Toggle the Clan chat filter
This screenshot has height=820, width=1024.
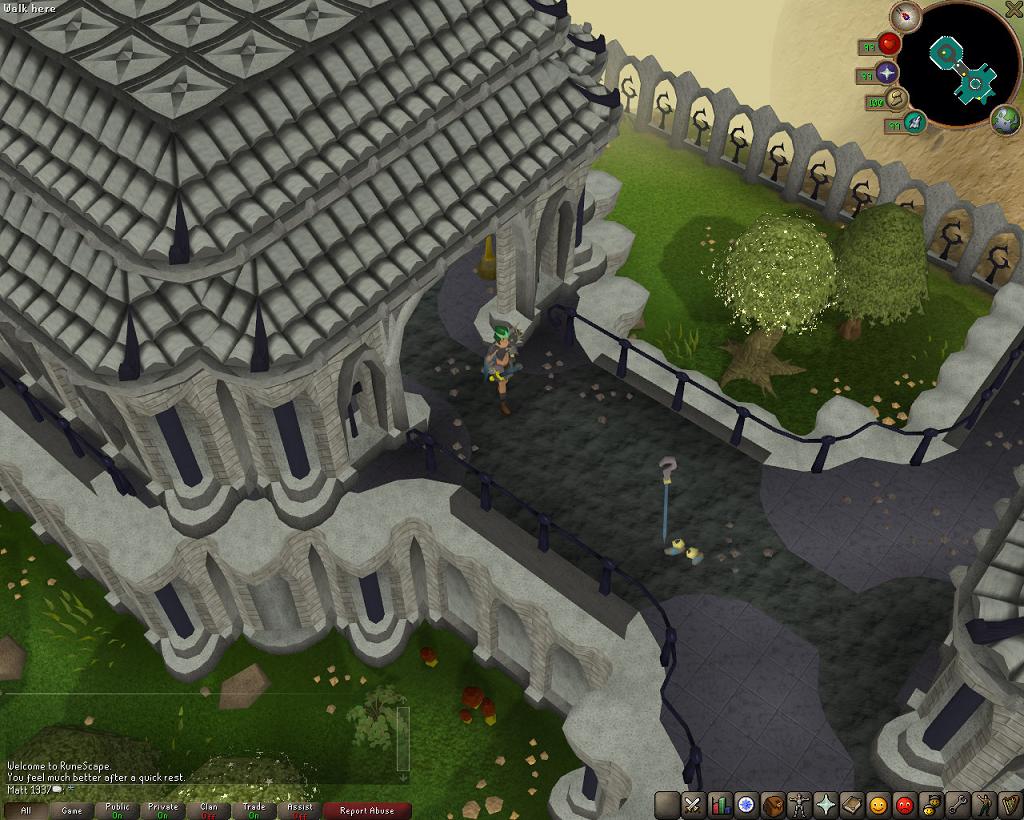pos(209,810)
